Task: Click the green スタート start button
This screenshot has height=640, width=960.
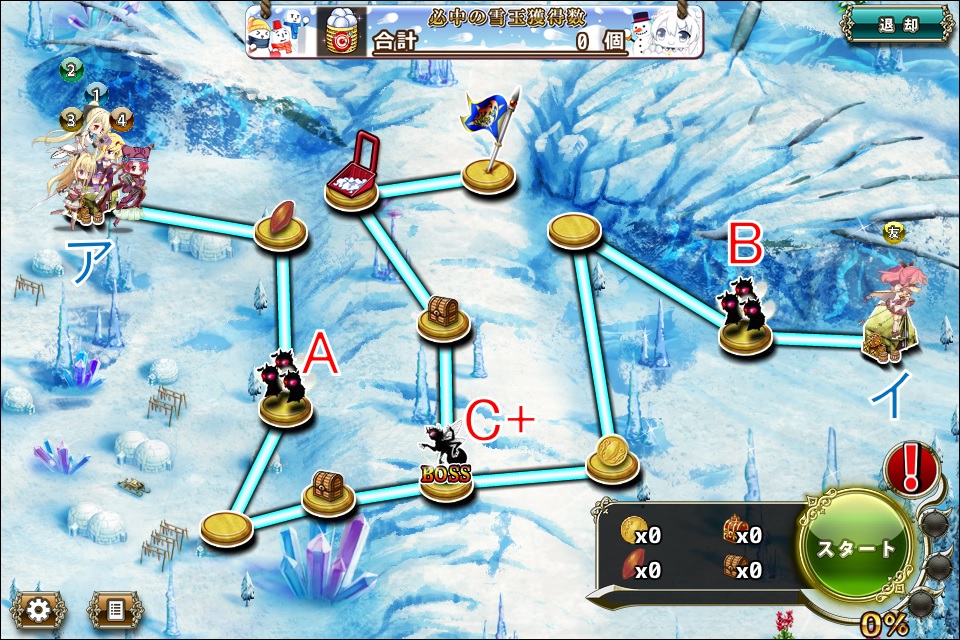Action: 856,548
